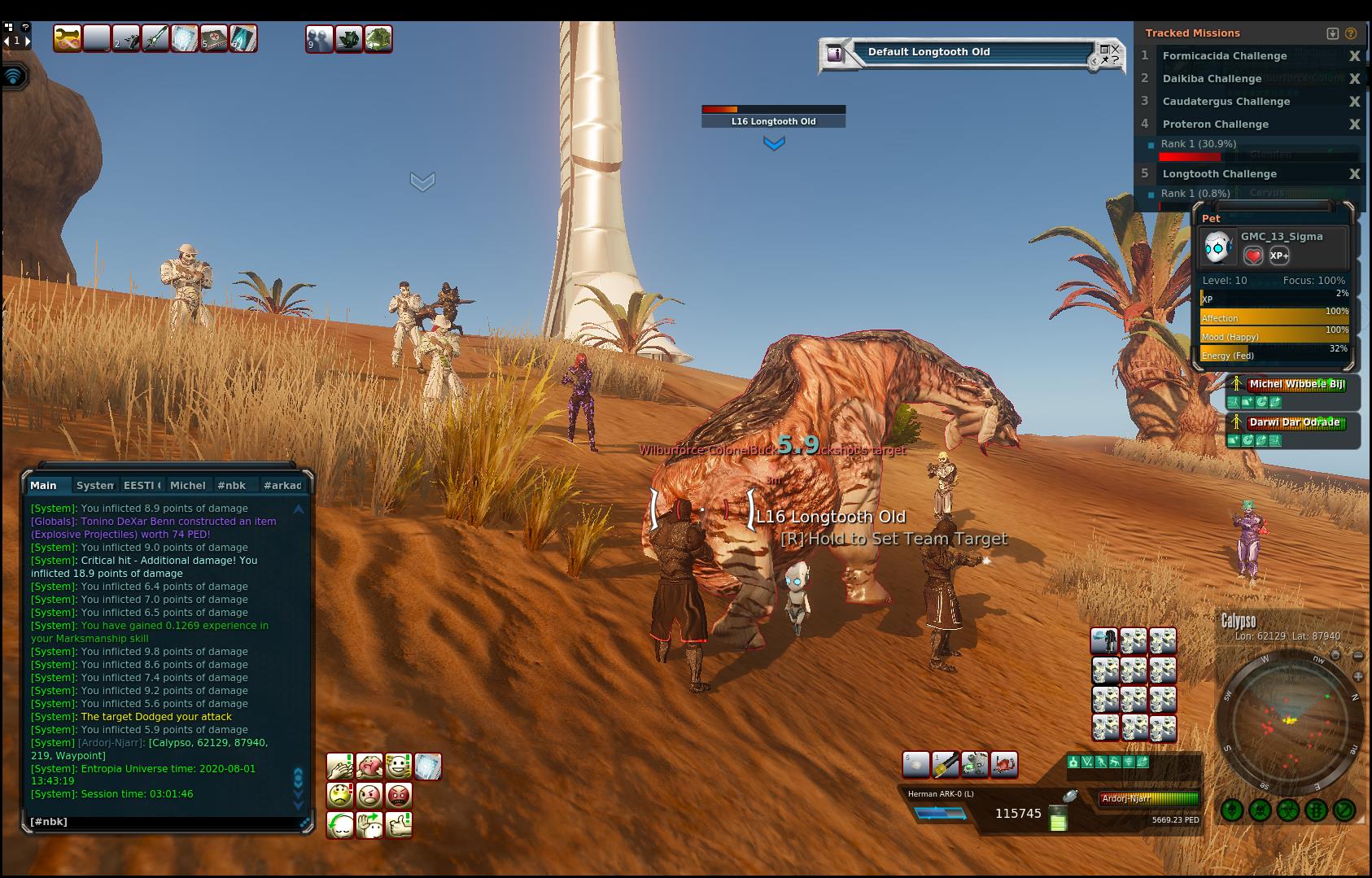Open the Longtooth Challenge mission entry
This screenshot has height=878, width=1372.
(1219, 174)
